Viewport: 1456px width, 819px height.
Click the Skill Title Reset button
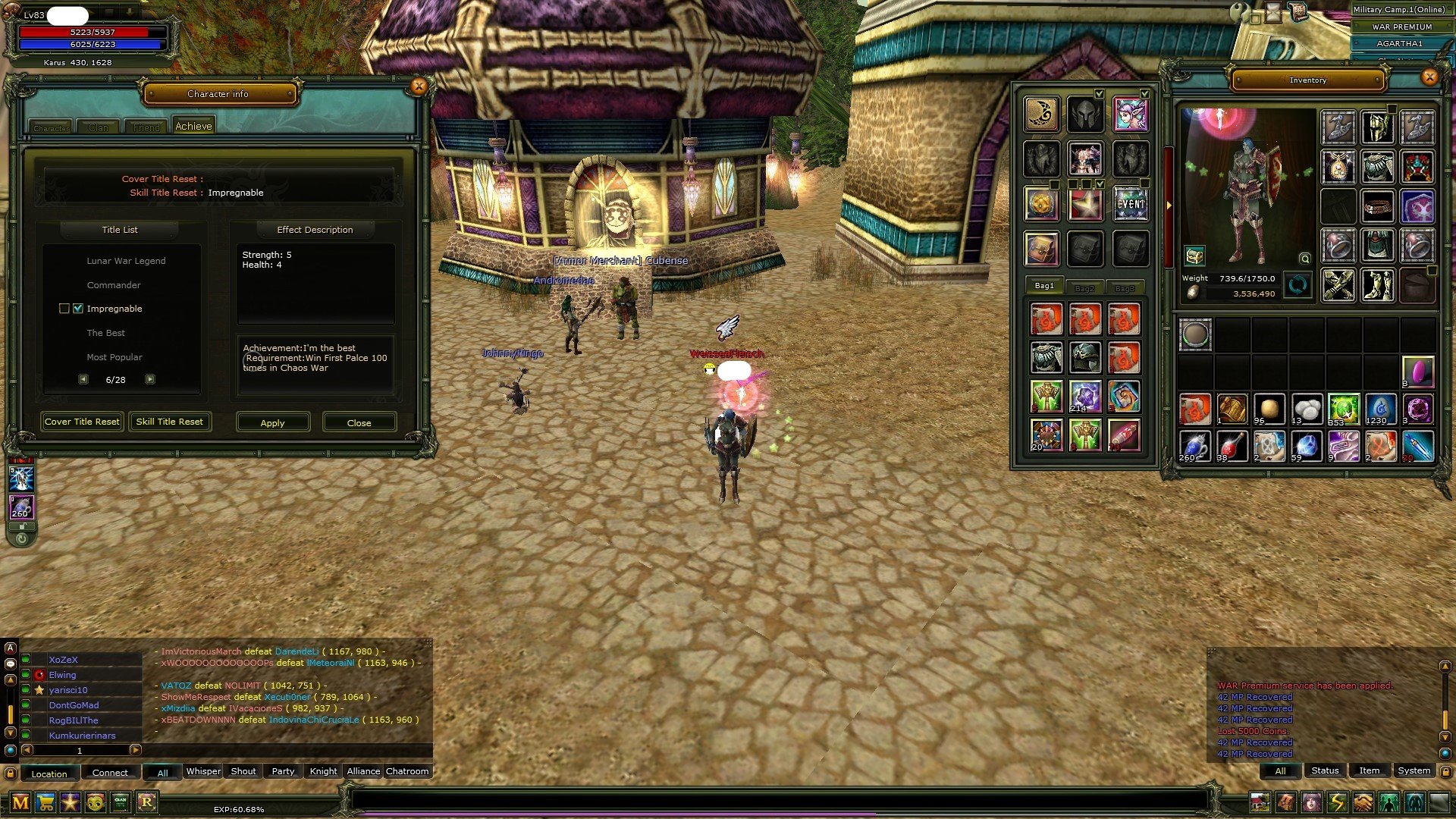pyautogui.click(x=169, y=422)
